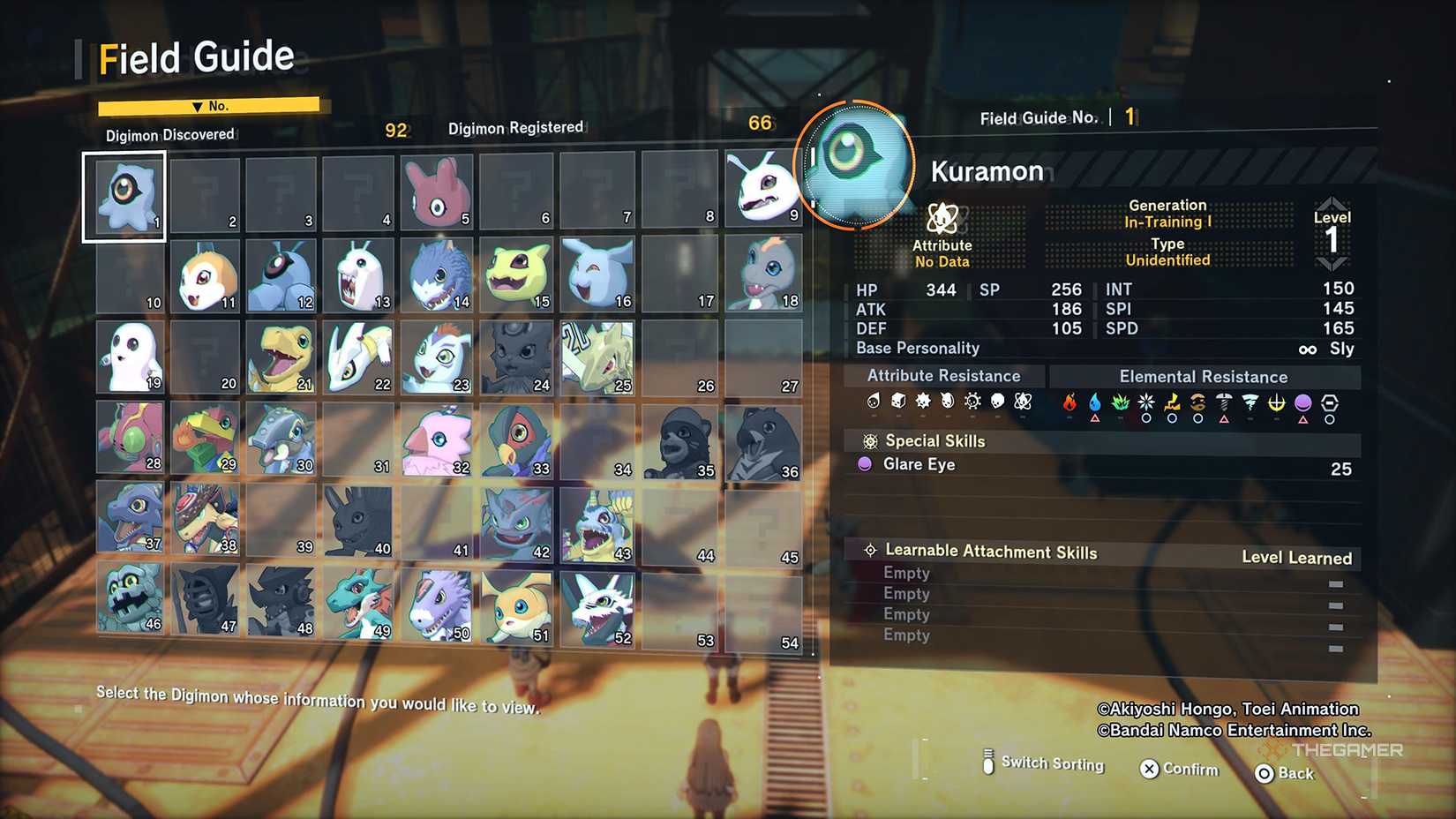This screenshot has width=1456, height=819.
Task: Pick the white ghost Digimon entry 19
Action: coord(130,357)
